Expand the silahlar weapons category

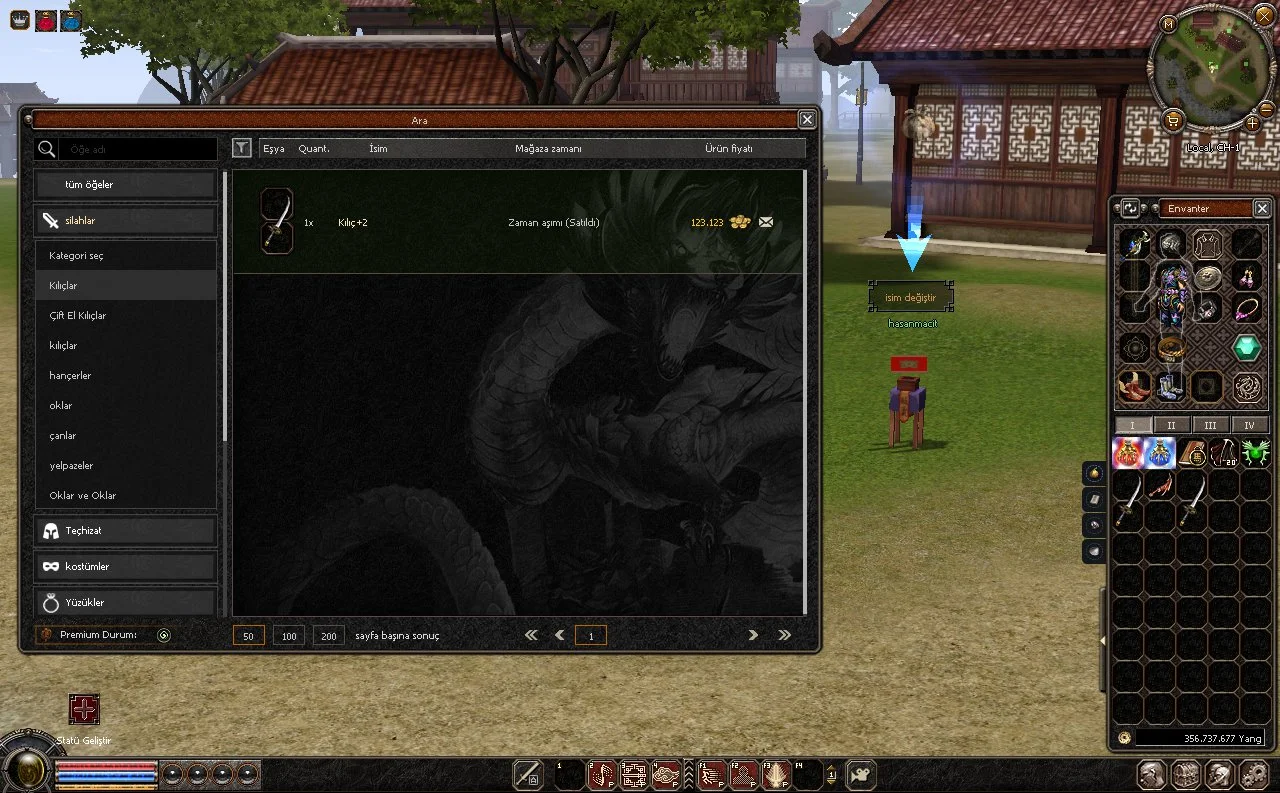tap(126, 221)
